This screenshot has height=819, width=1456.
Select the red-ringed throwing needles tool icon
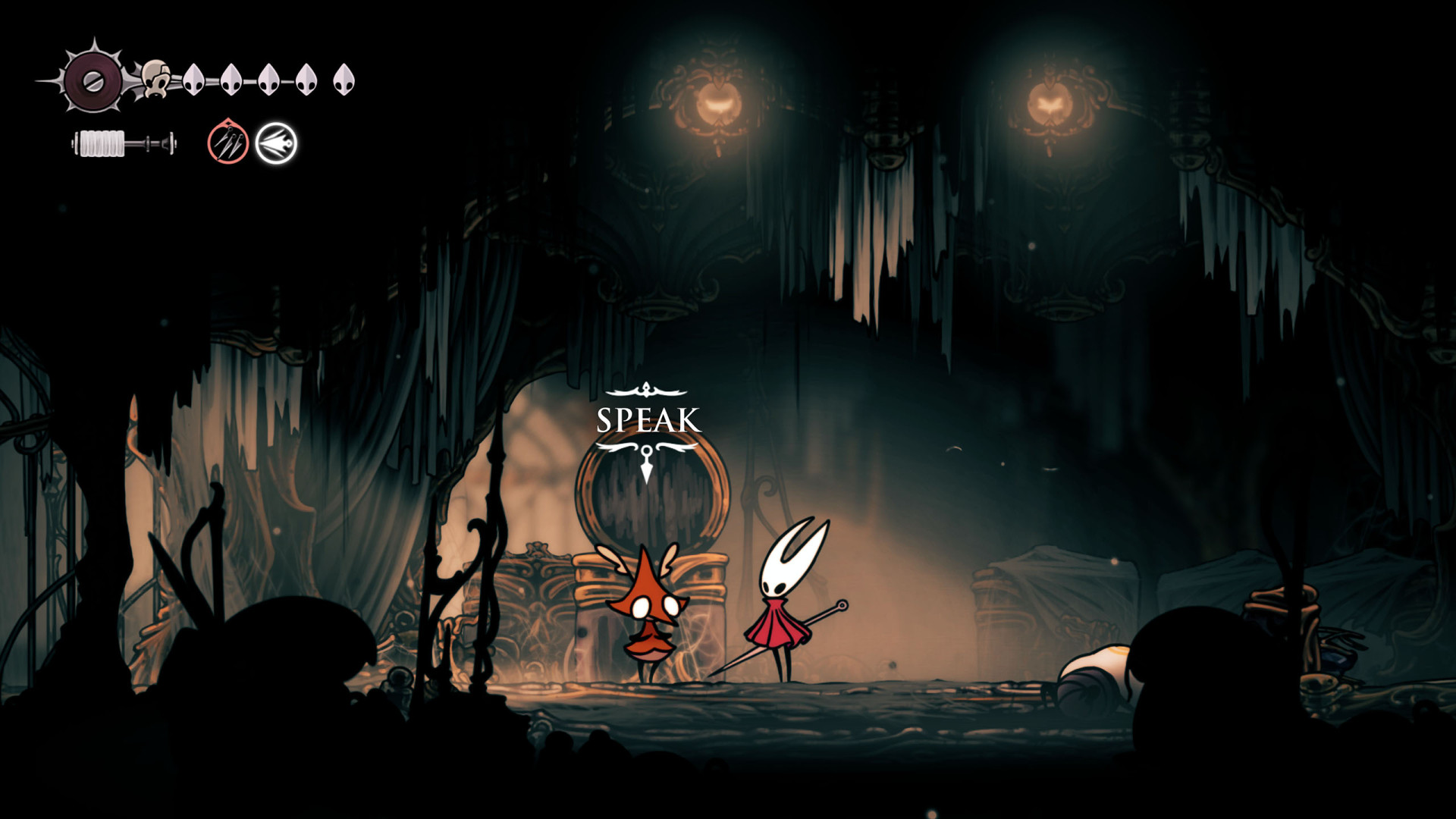tap(228, 143)
